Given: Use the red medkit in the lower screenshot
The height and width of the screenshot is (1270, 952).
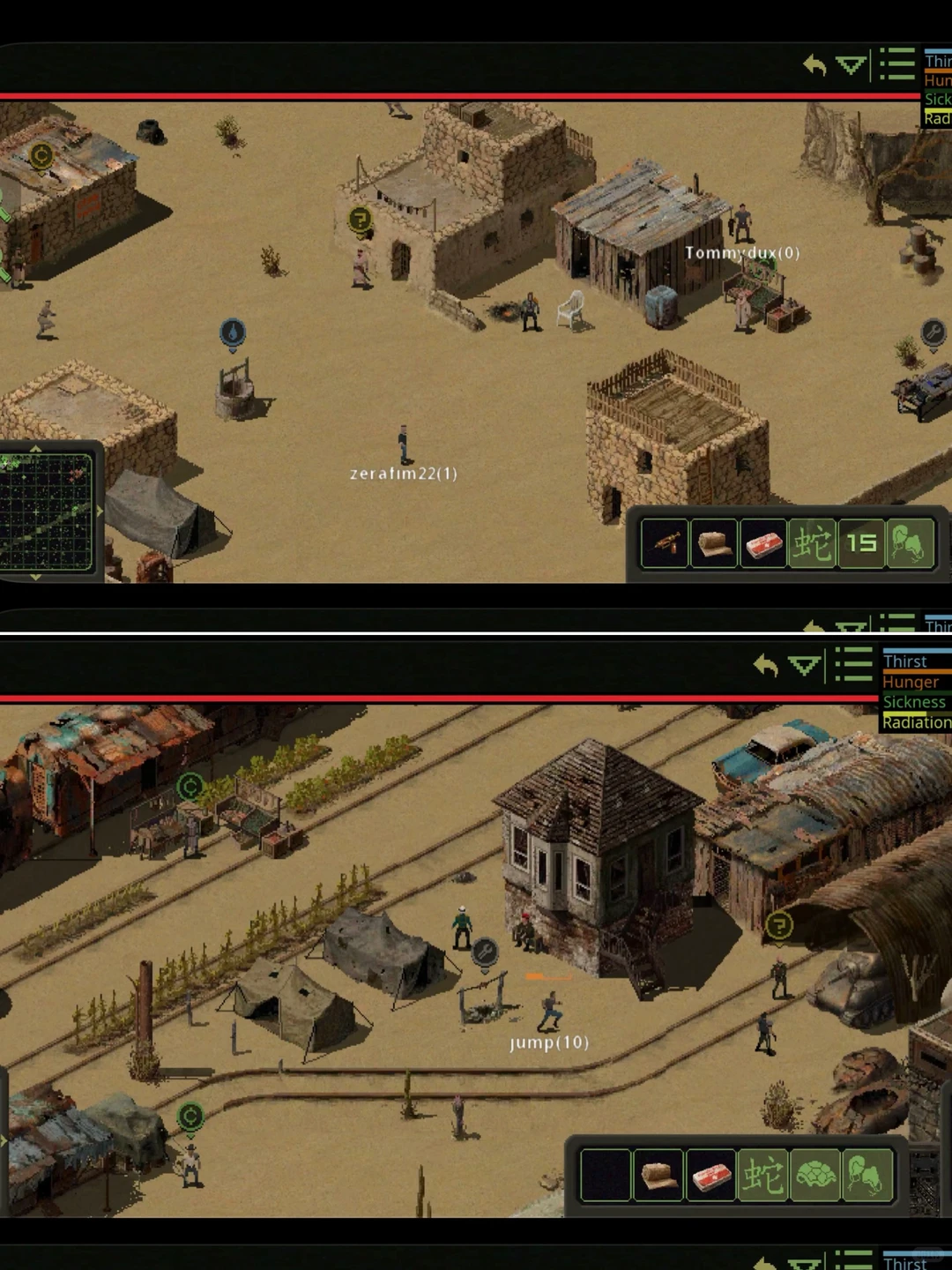Looking at the screenshot, I should 710,1175.
